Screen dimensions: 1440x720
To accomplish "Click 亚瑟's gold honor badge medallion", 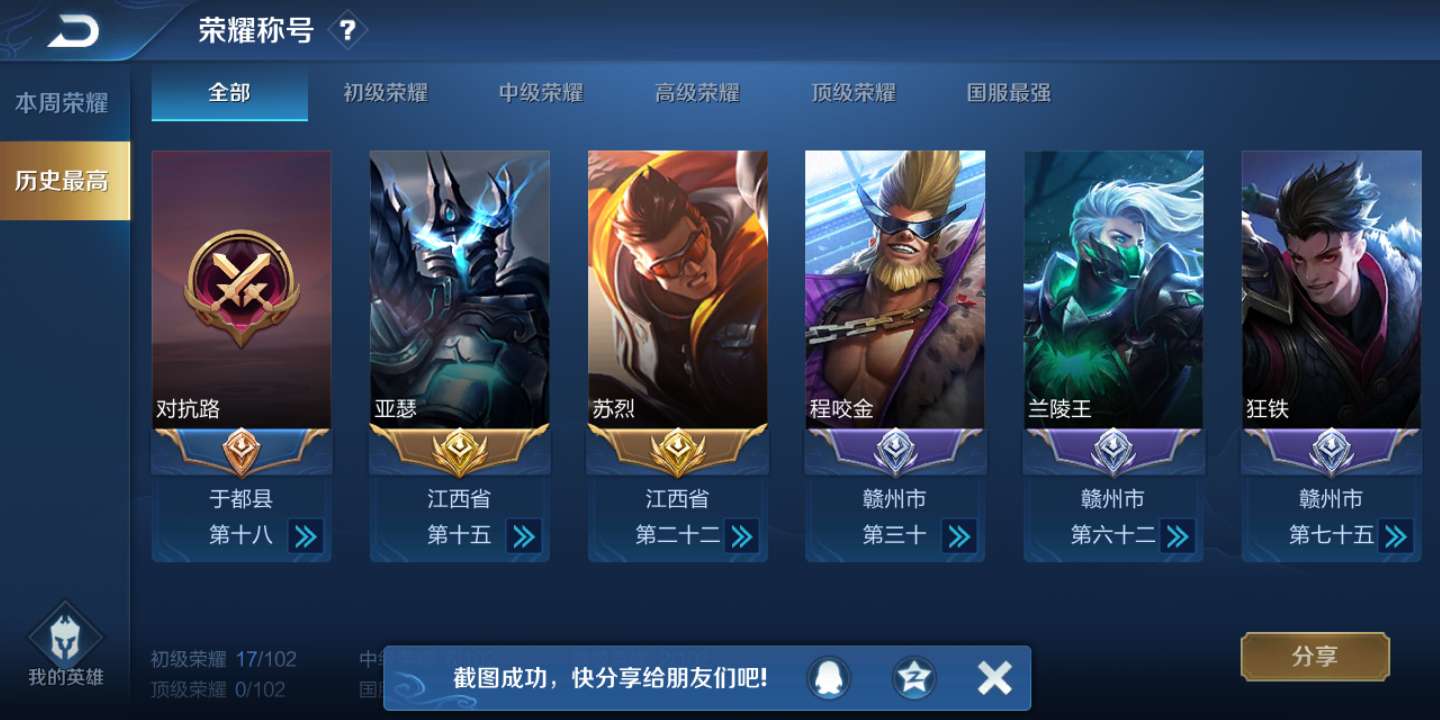I will coord(458,451).
